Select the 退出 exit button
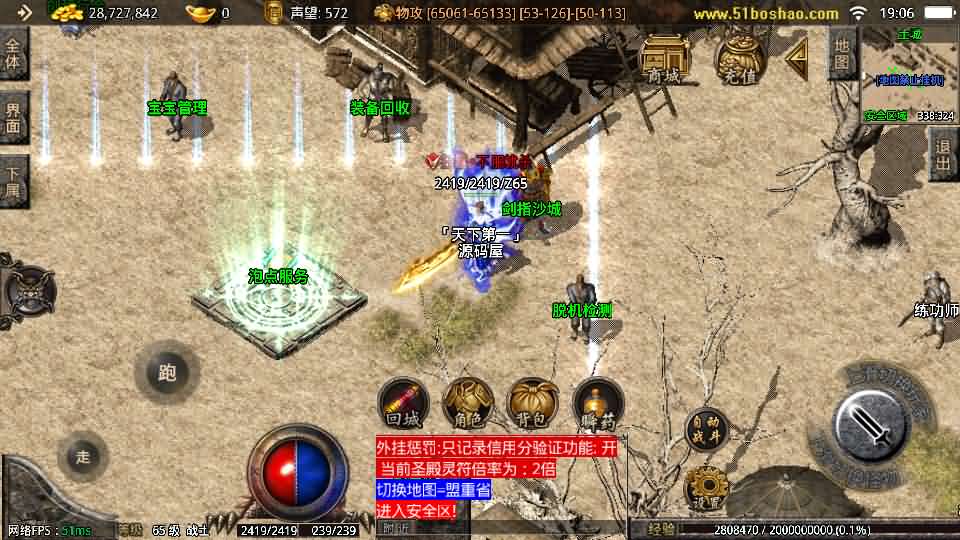 click(942, 154)
